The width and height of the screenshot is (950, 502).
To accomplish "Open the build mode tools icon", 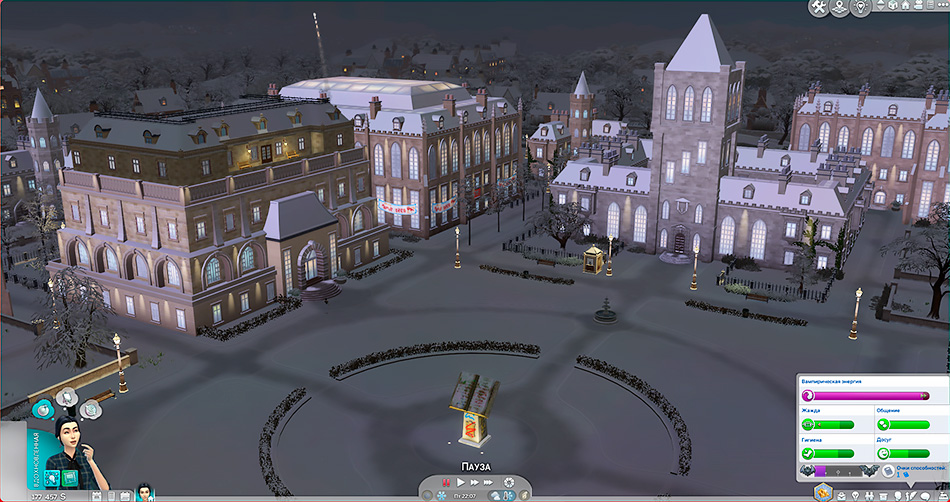I will click(x=817, y=8).
